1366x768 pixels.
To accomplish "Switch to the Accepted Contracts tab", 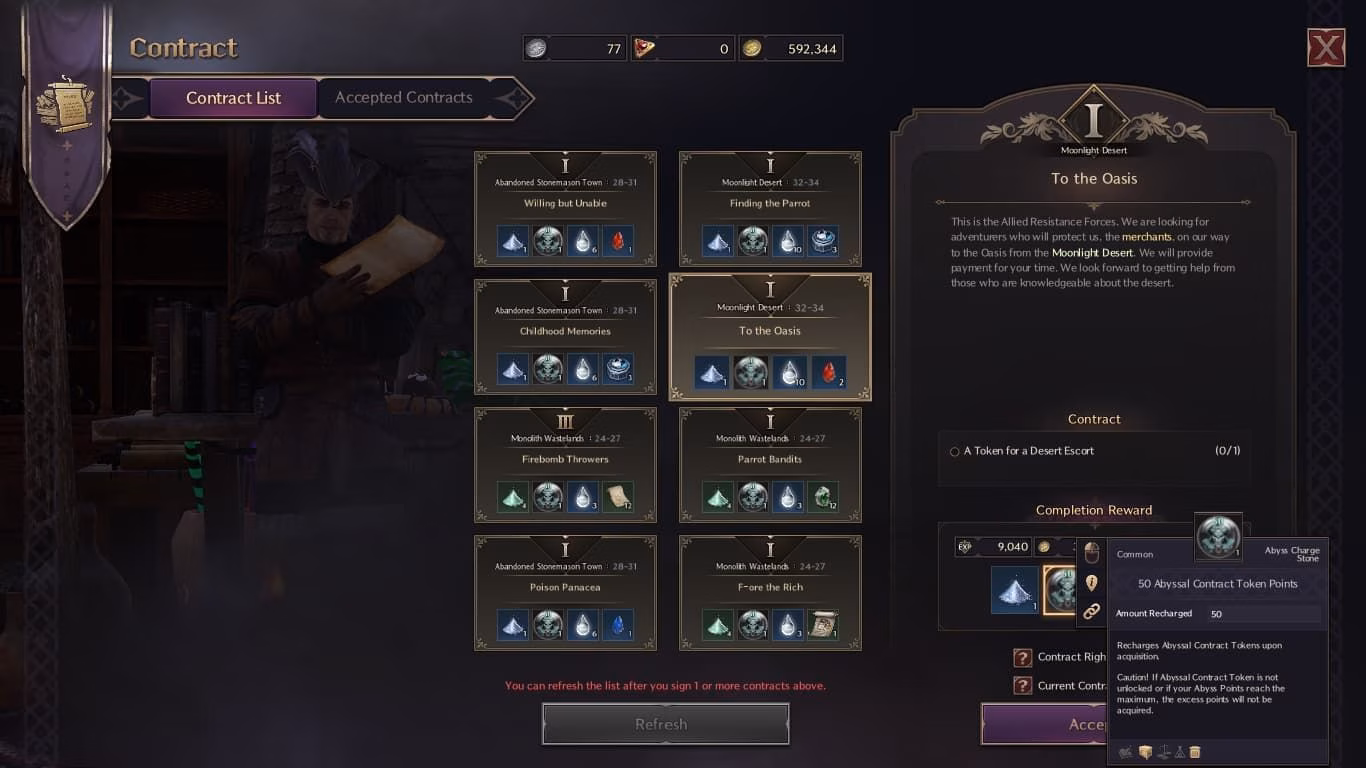I will [x=402, y=97].
